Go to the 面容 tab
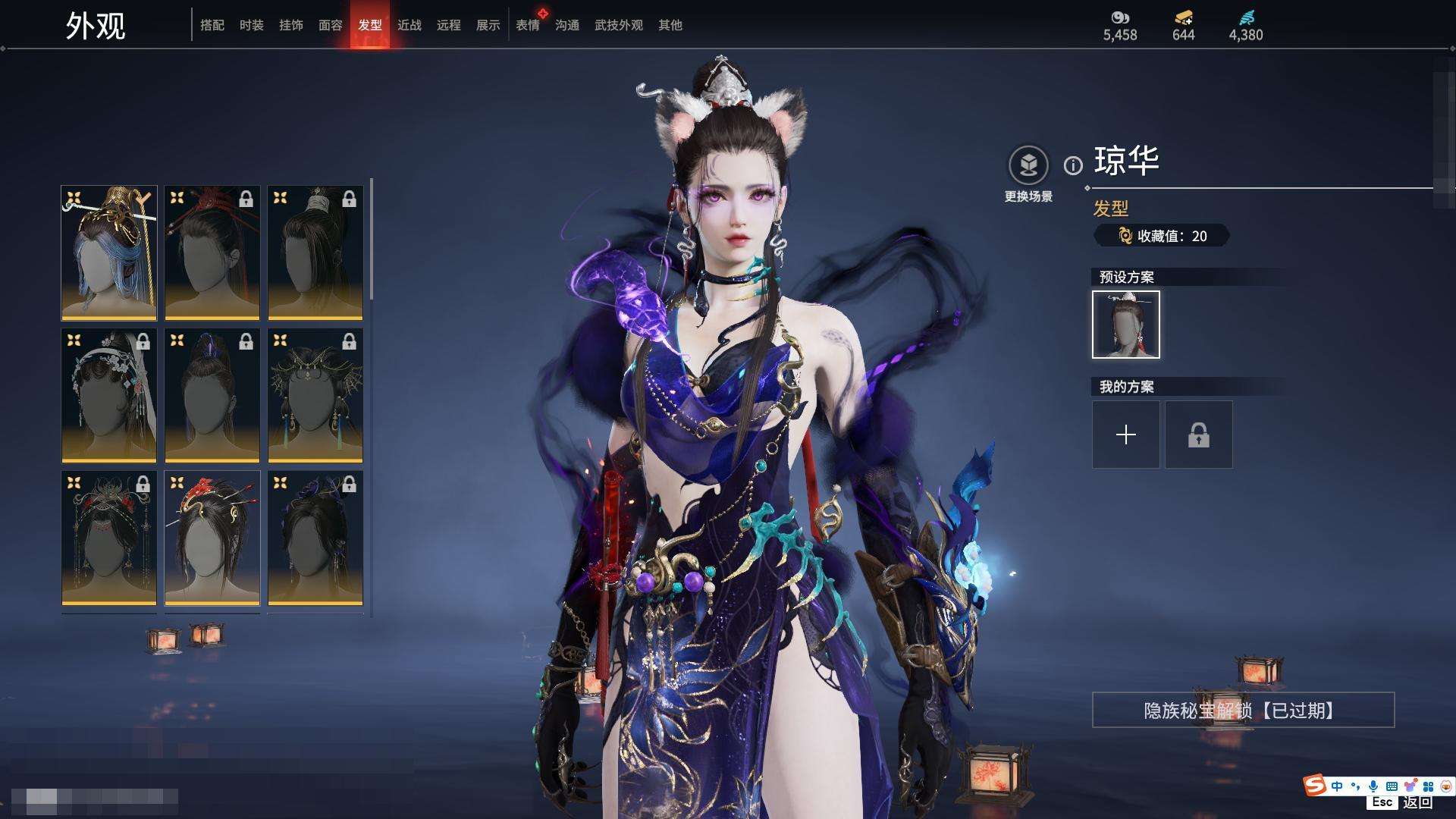 331,25
